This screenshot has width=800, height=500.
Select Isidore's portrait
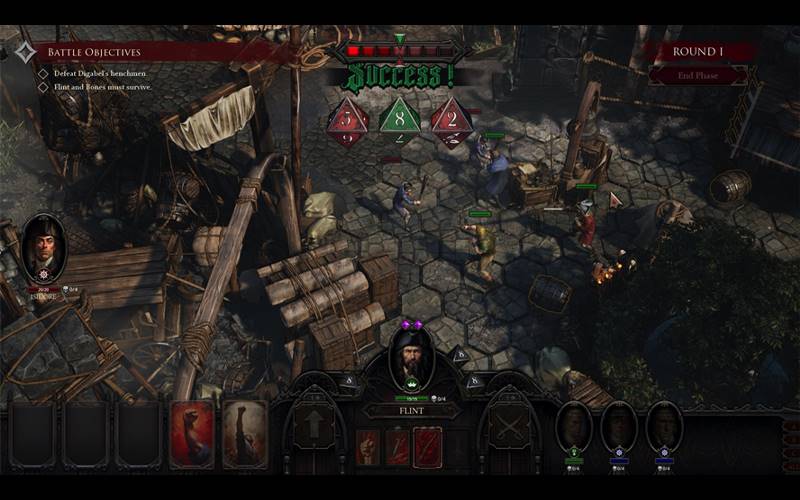coord(44,249)
